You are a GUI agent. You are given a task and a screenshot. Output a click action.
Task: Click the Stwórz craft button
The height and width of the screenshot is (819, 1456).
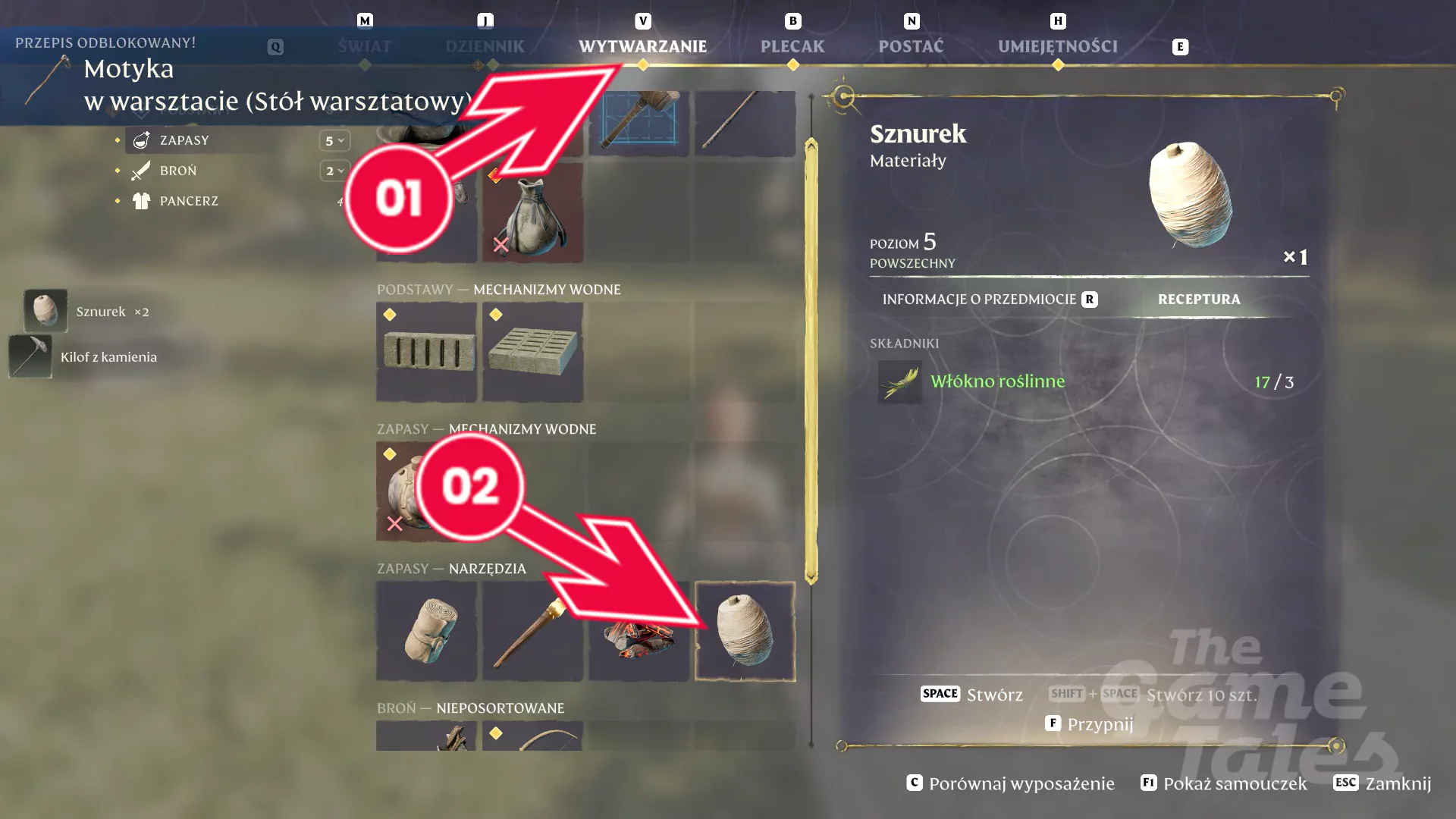972,694
